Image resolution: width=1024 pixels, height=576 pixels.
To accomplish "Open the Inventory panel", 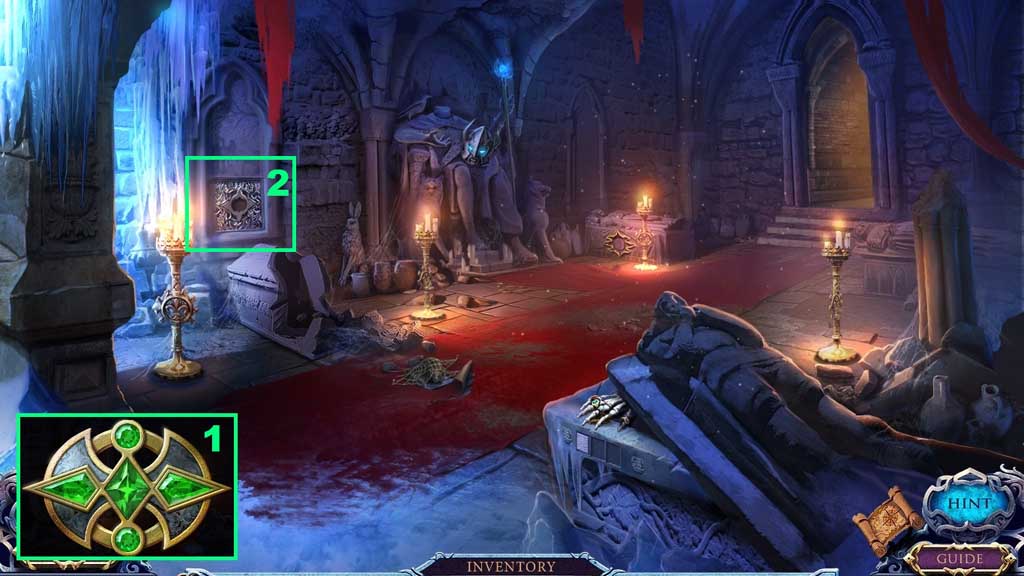I will click(511, 566).
